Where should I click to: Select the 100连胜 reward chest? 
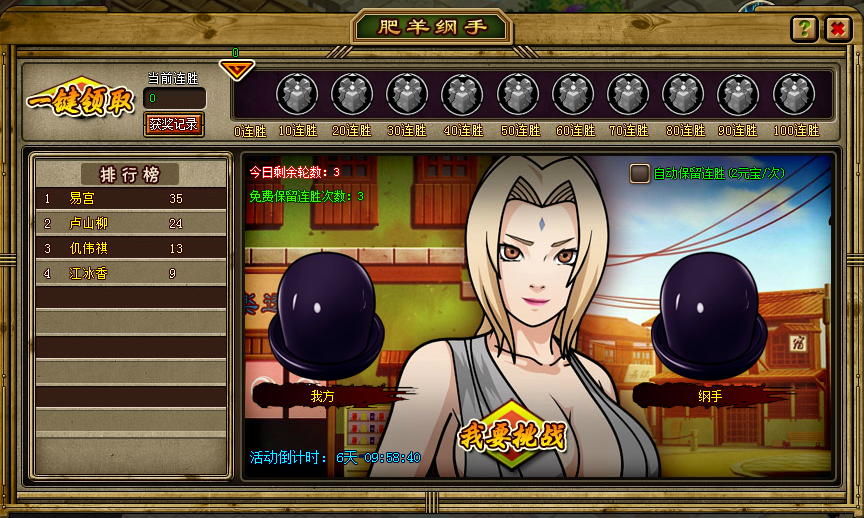click(794, 95)
